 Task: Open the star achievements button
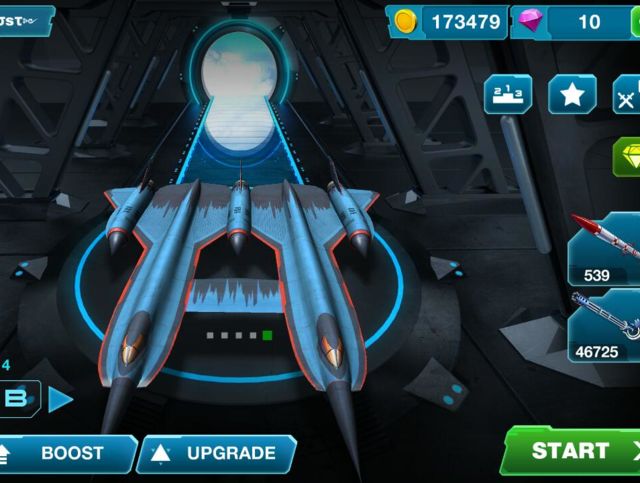pos(572,95)
